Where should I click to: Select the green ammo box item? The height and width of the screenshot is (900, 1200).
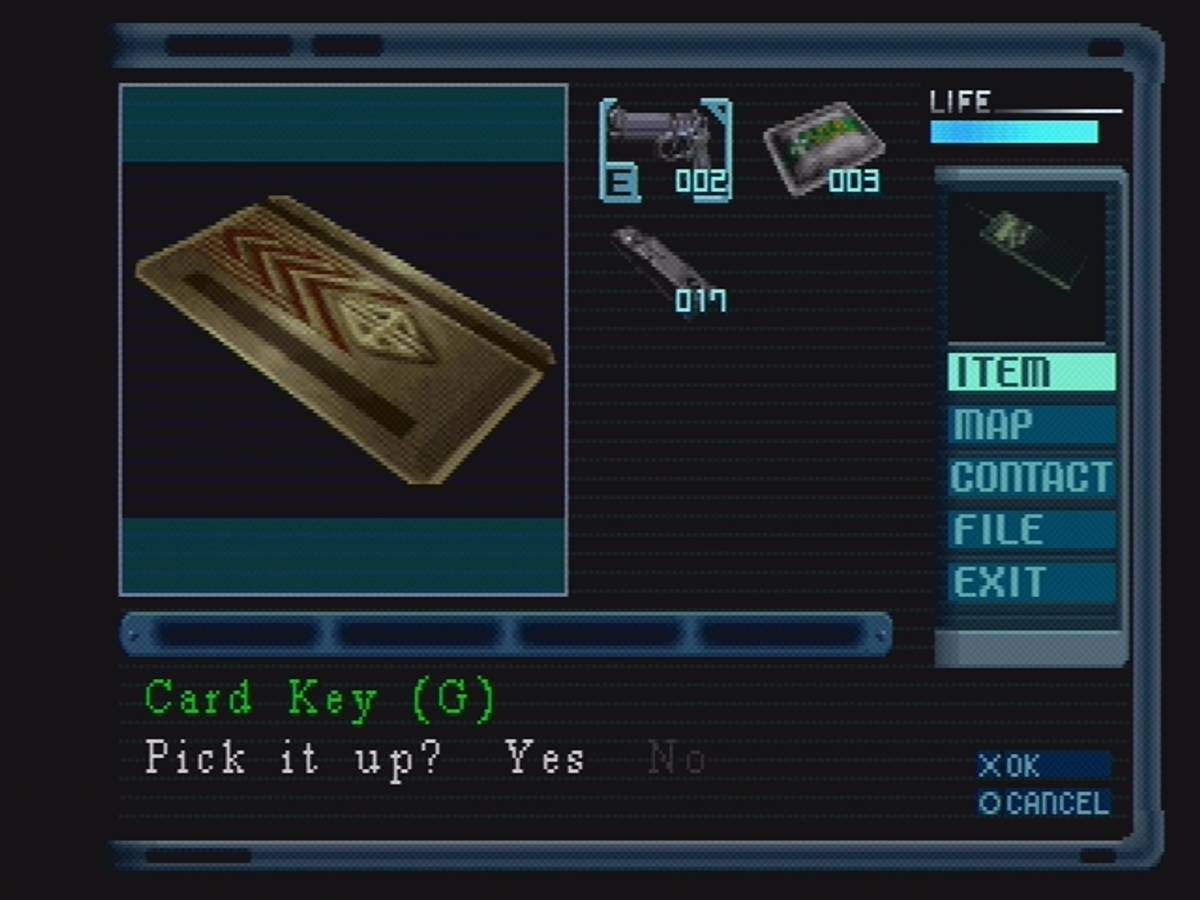pos(824,150)
